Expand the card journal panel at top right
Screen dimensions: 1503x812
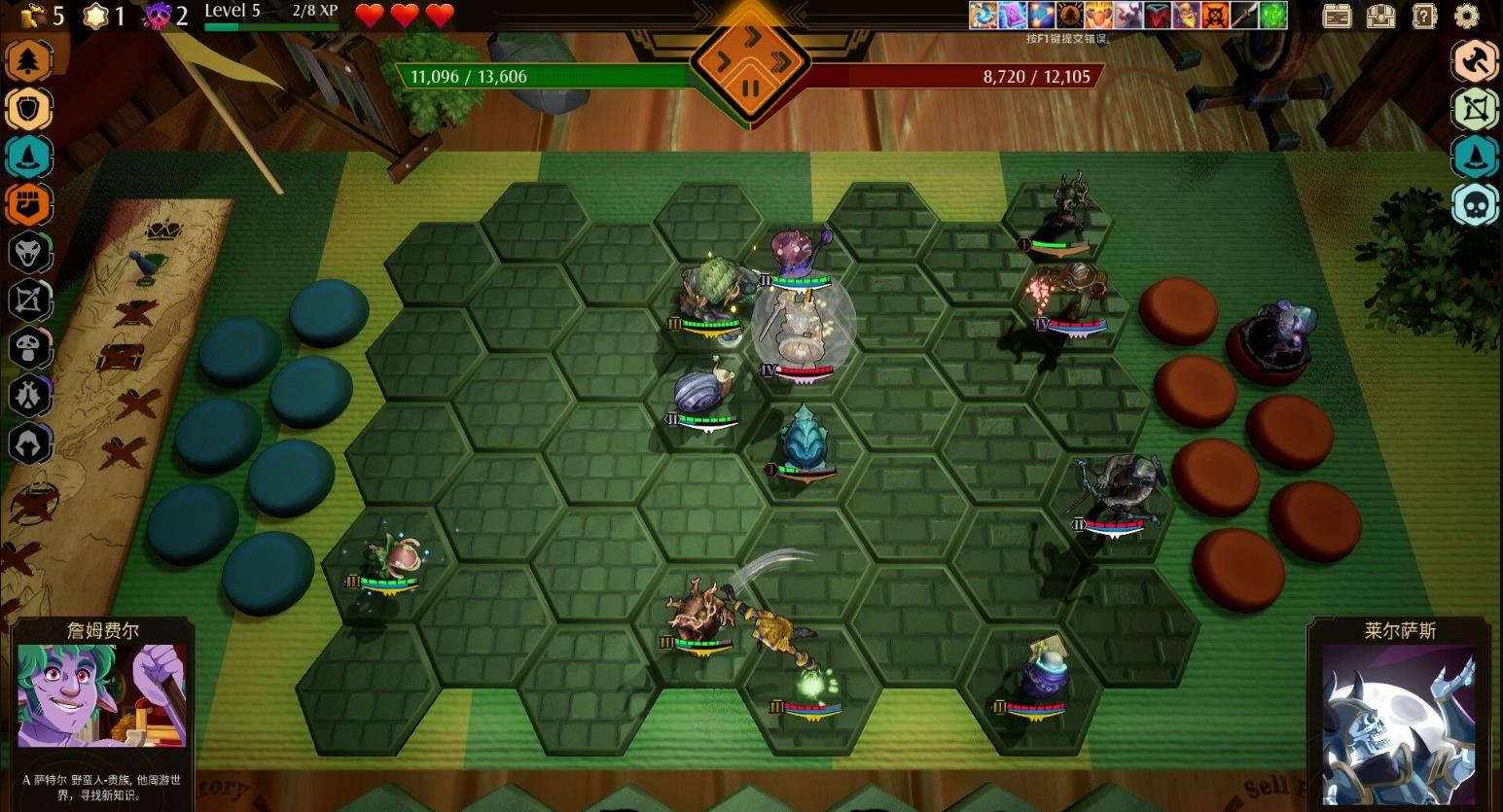pyautogui.click(x=1337, y=17)
